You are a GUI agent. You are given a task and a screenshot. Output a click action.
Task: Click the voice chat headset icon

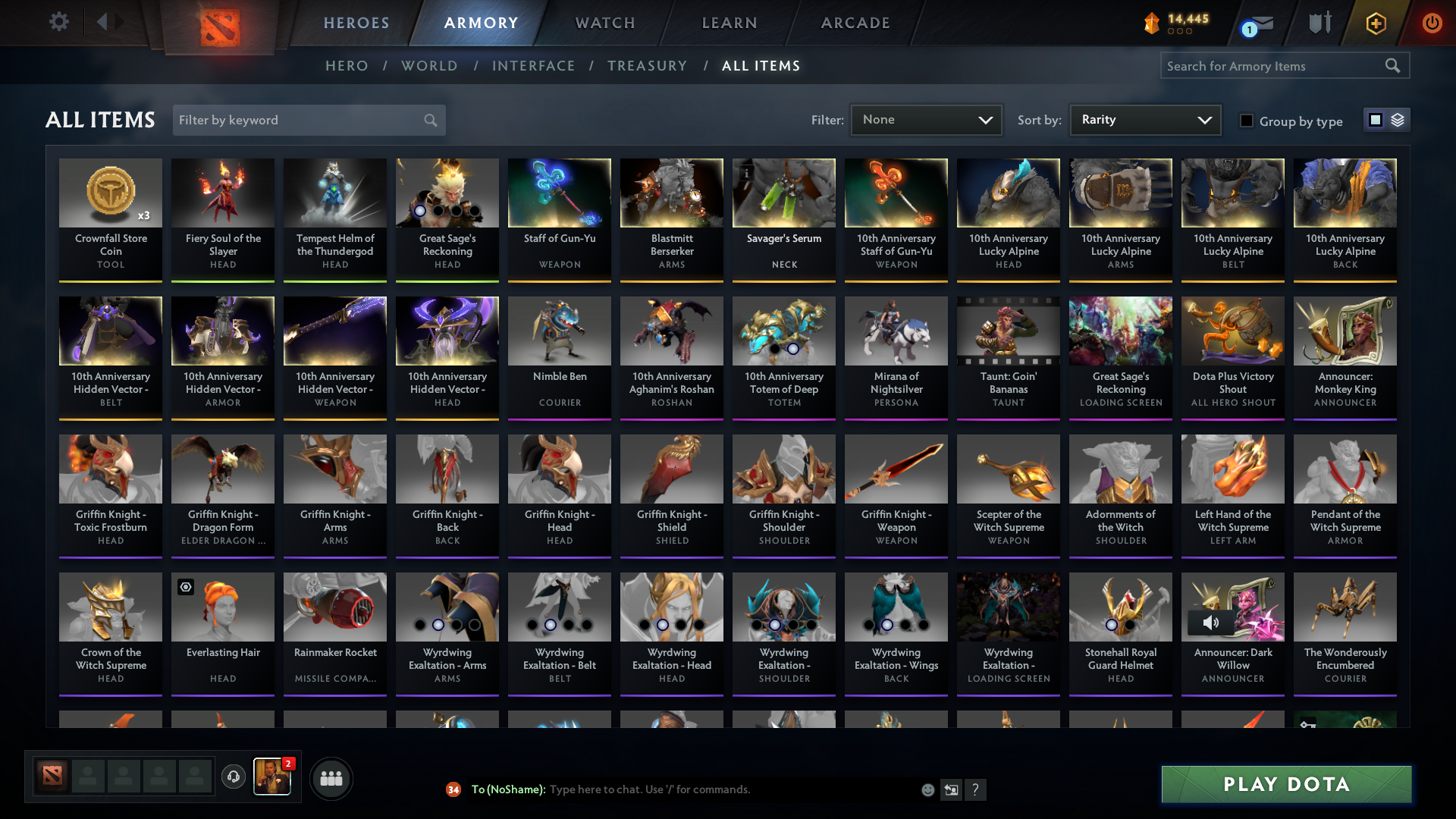click(x=234, y=778)
